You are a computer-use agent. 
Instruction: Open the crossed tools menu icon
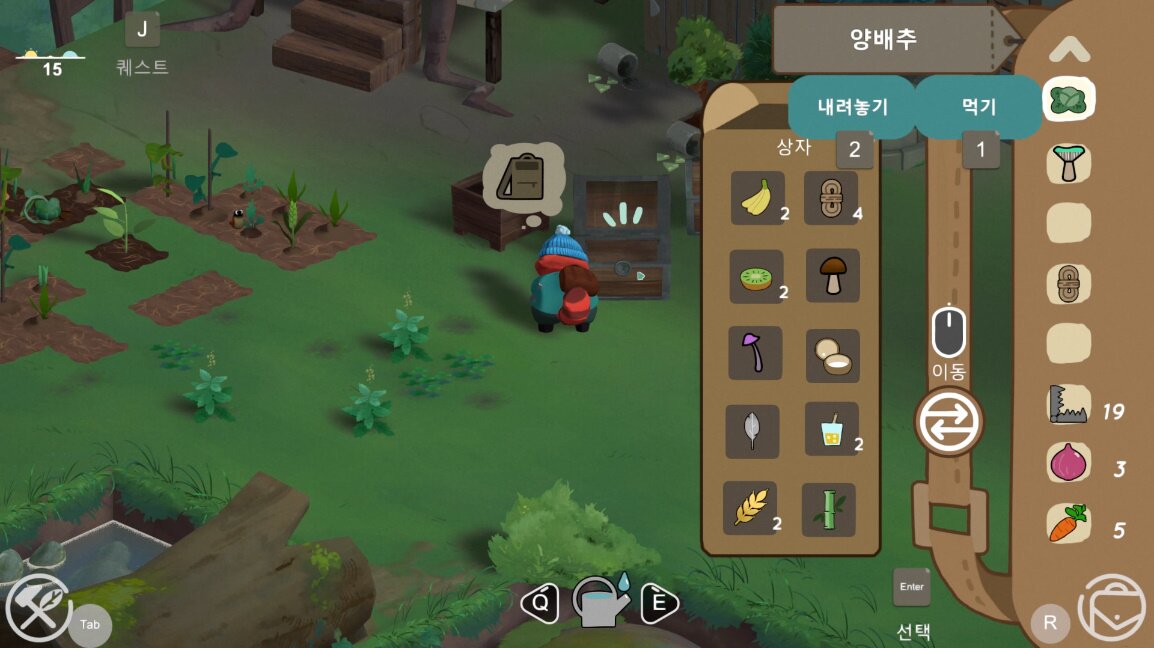click(38, 608)
